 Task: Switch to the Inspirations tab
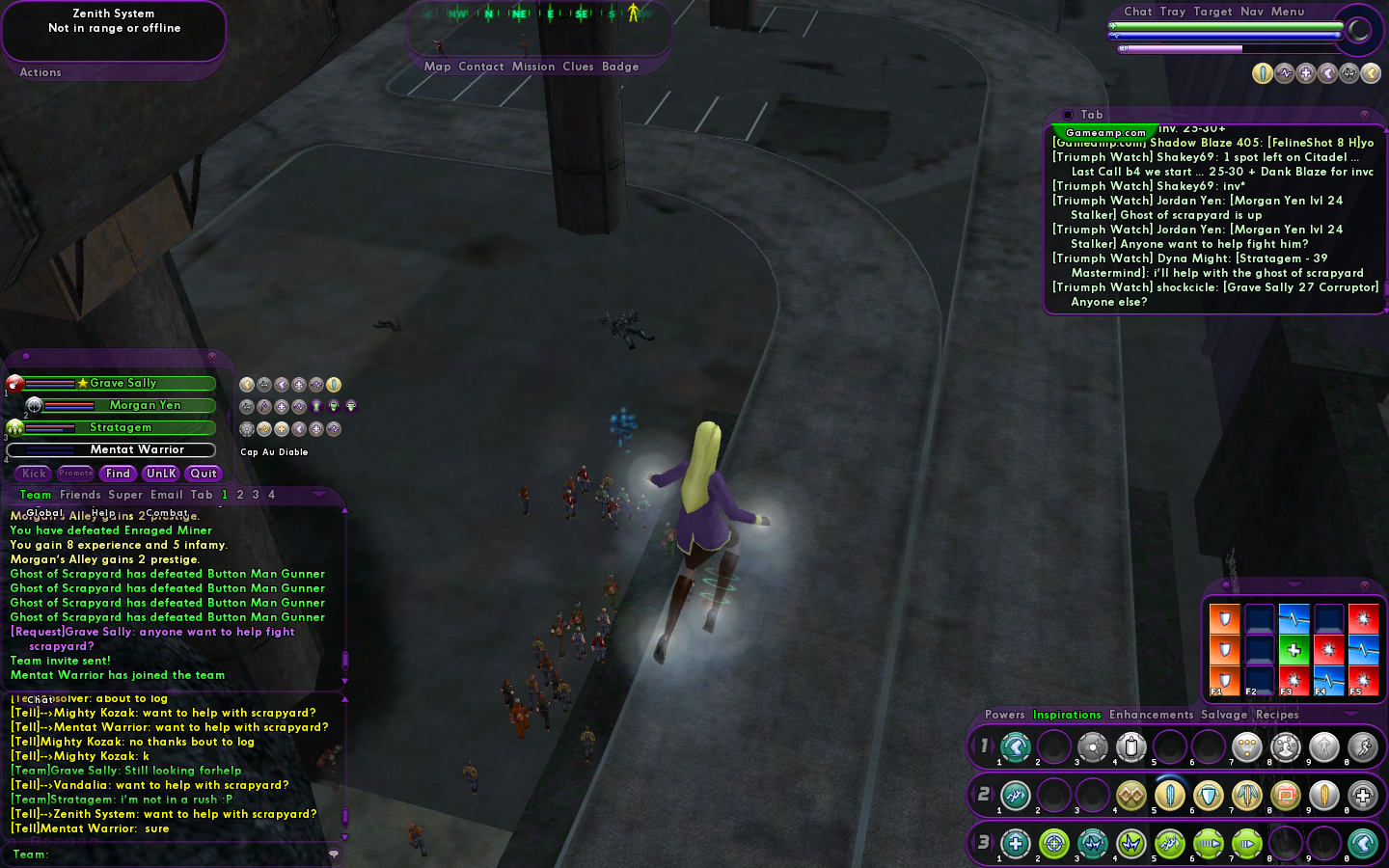pos(1067,715)
